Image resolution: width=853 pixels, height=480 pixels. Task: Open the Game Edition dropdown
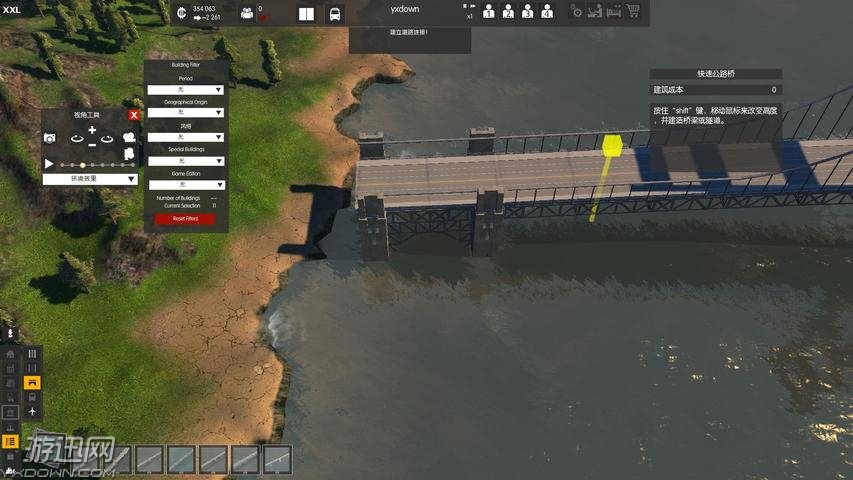185,185
